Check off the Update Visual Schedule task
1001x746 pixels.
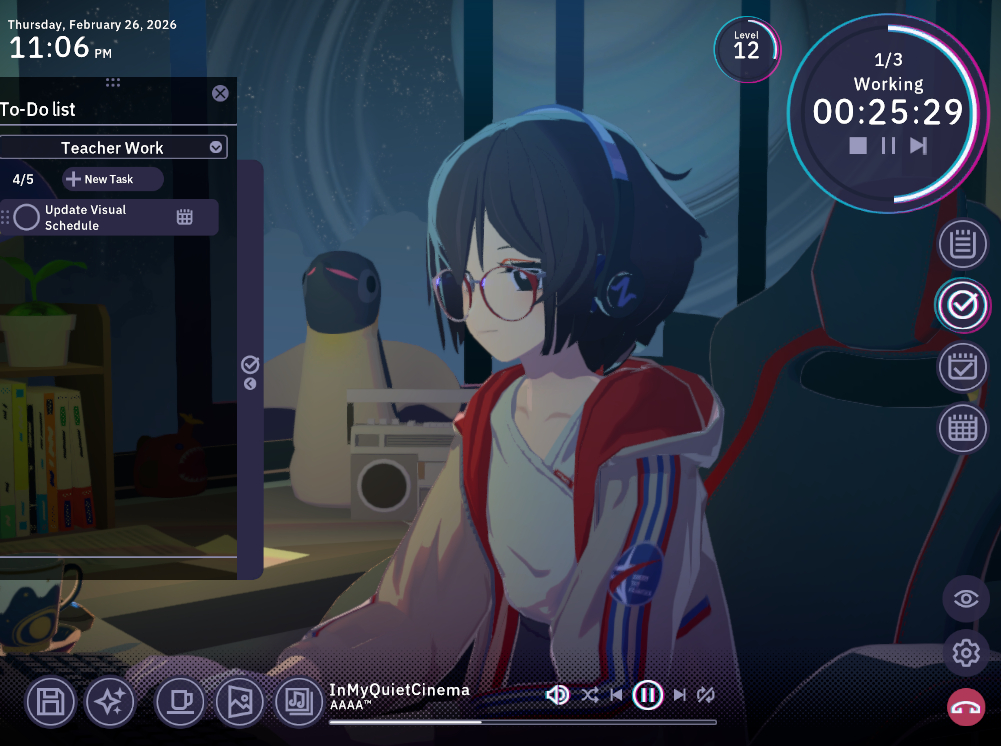coord(27,217)
